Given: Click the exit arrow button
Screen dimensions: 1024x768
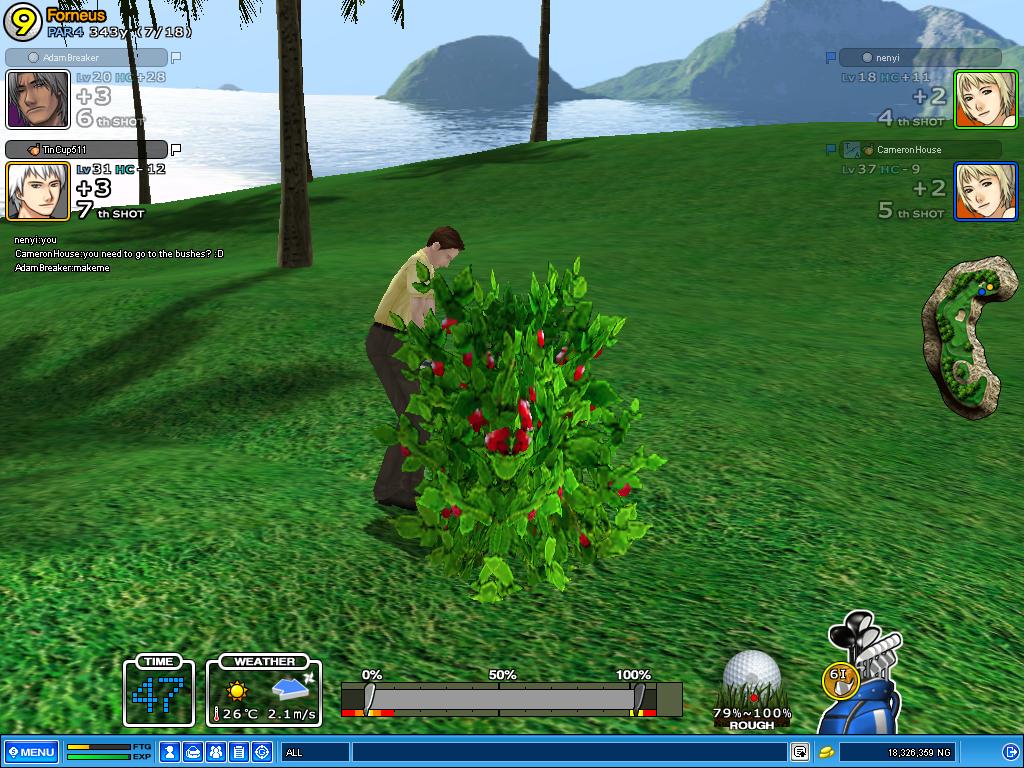Looking at the screenshot, I should [x=1010, y=752].
